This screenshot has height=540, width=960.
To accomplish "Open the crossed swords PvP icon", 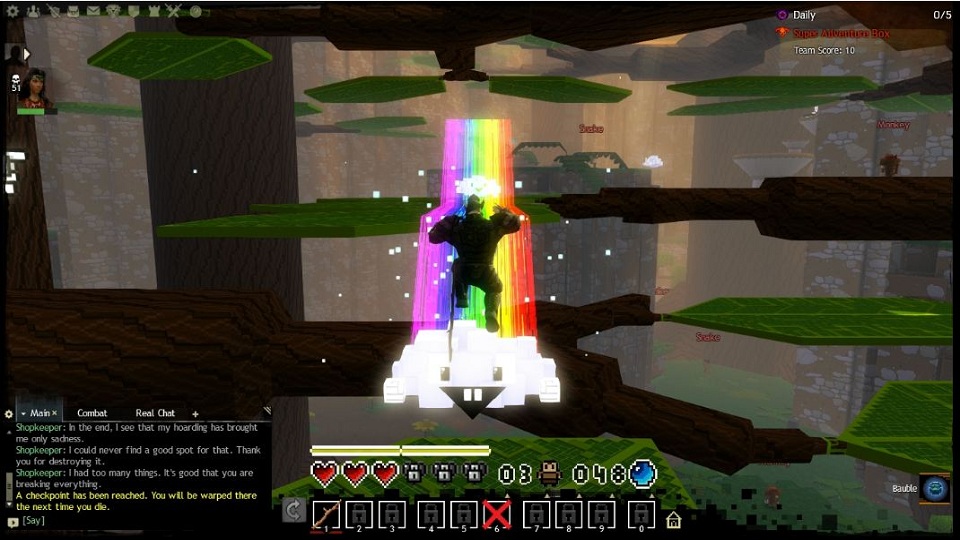I will (x=174, y=12).
